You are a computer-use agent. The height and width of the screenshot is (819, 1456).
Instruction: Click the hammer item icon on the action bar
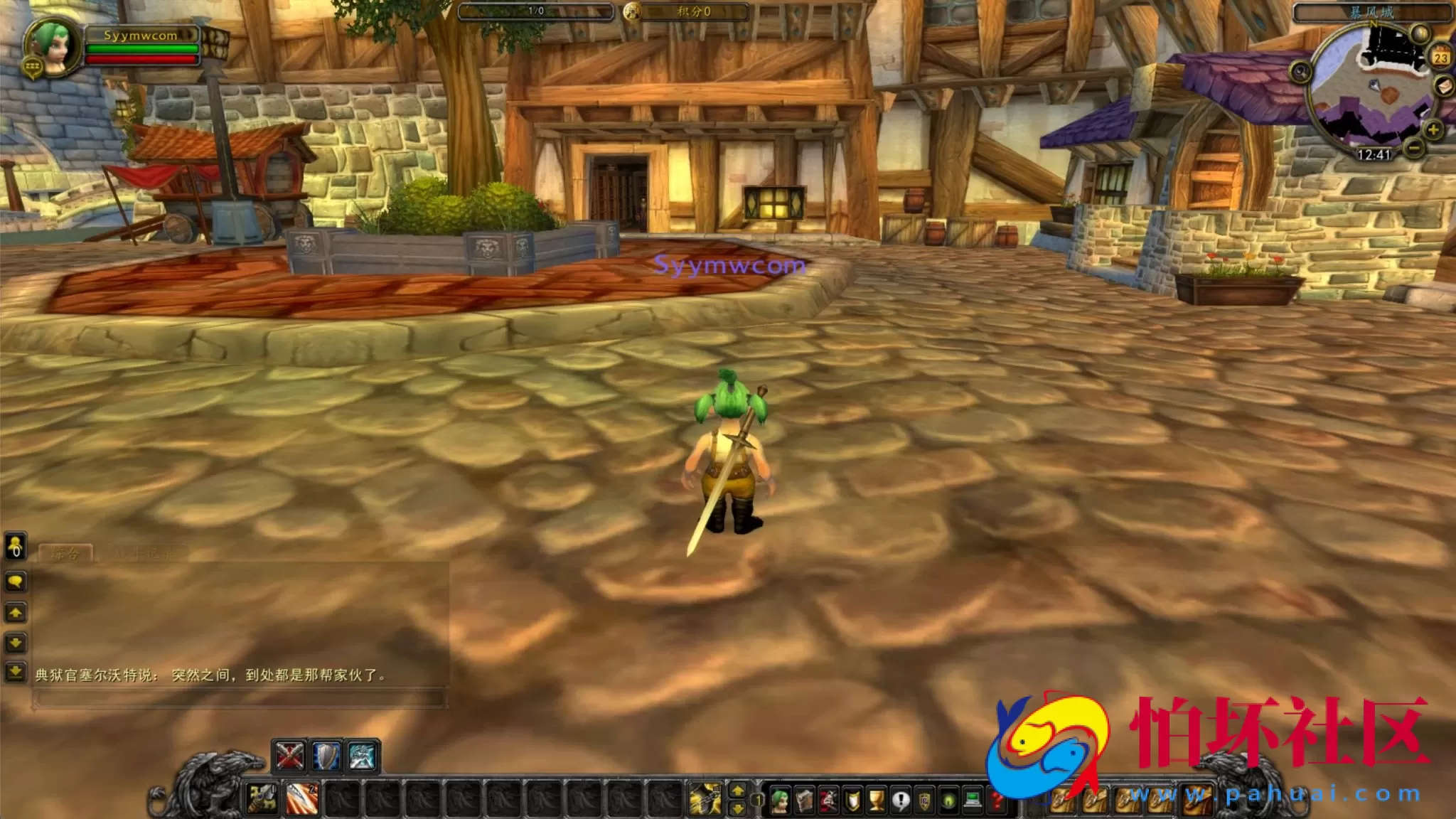pos(260,799)
